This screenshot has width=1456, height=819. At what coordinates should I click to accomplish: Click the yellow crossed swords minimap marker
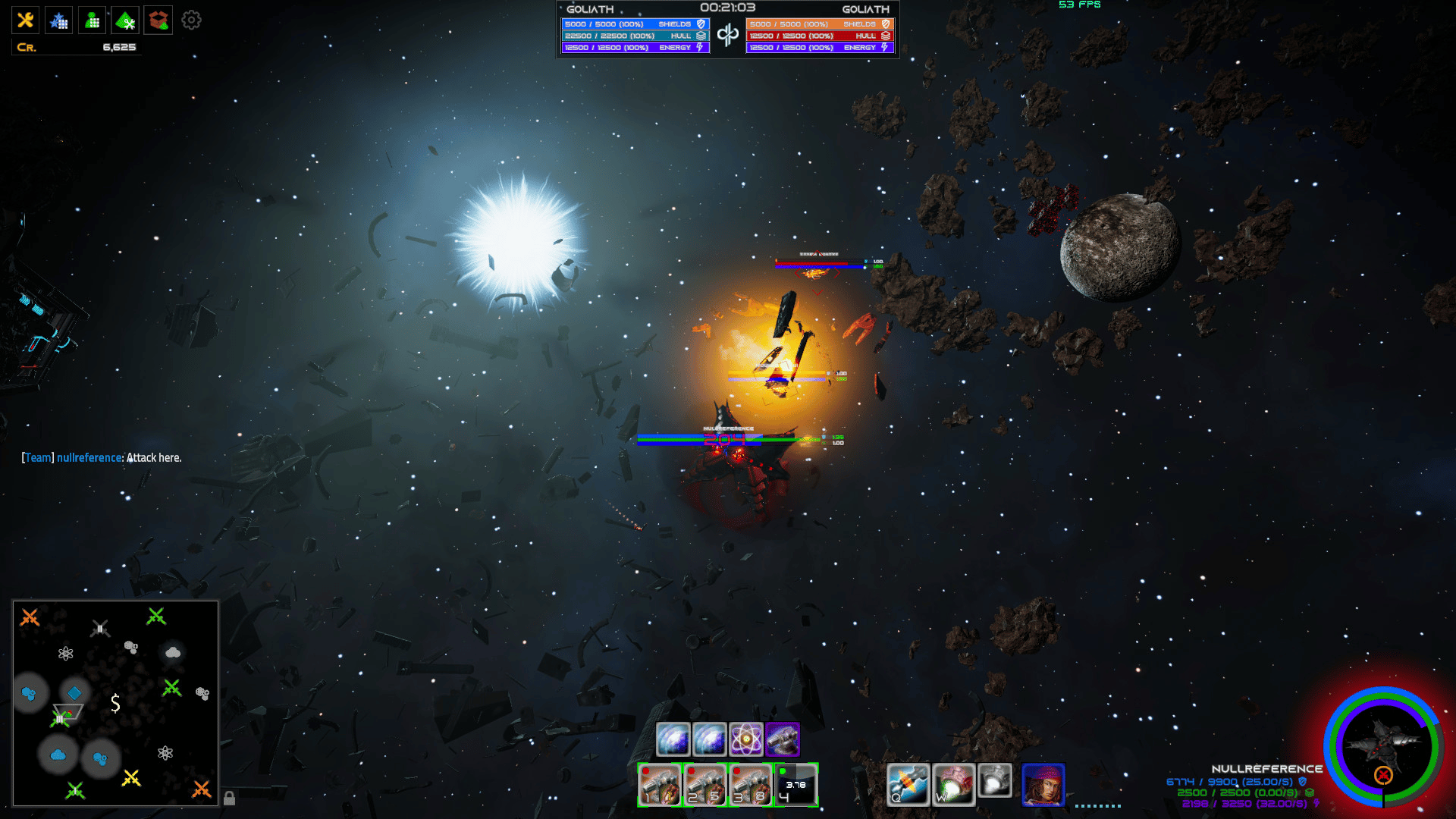[x=131, y=778]
